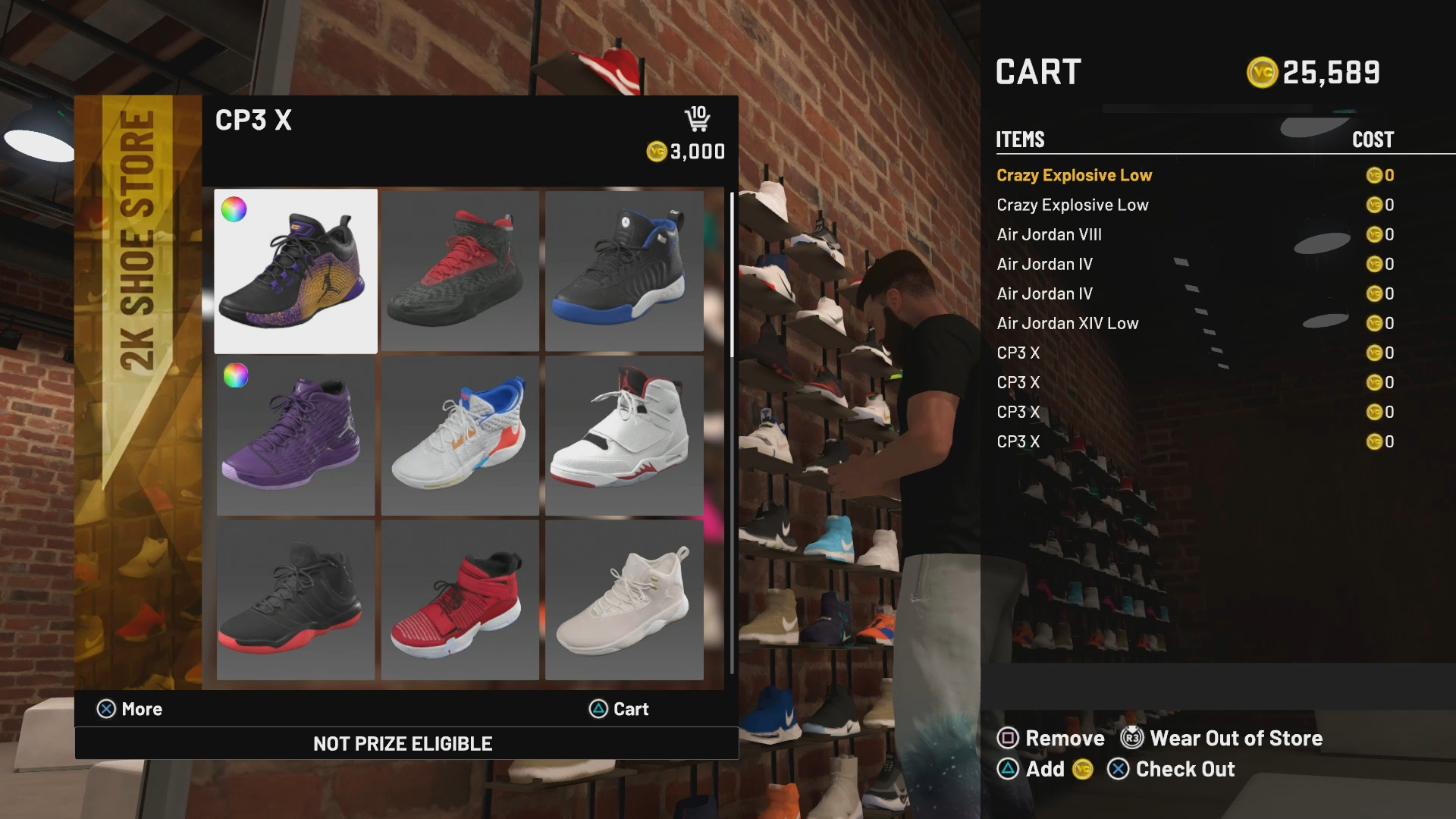Switch to the ITEMS column header
The width and height of the screenshot is (1456, 819).
[x=1019, y=140]
